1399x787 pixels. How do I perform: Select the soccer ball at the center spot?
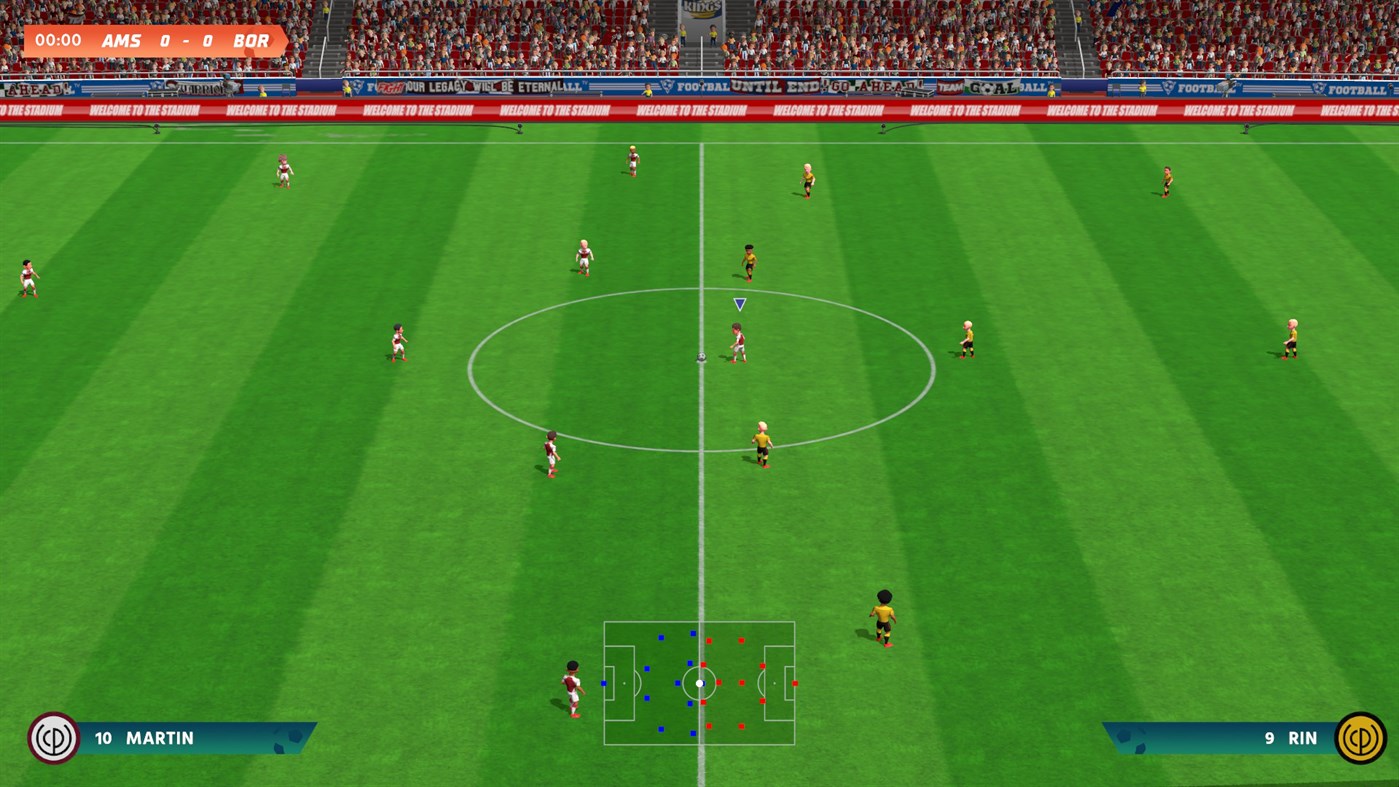[701, 355]
